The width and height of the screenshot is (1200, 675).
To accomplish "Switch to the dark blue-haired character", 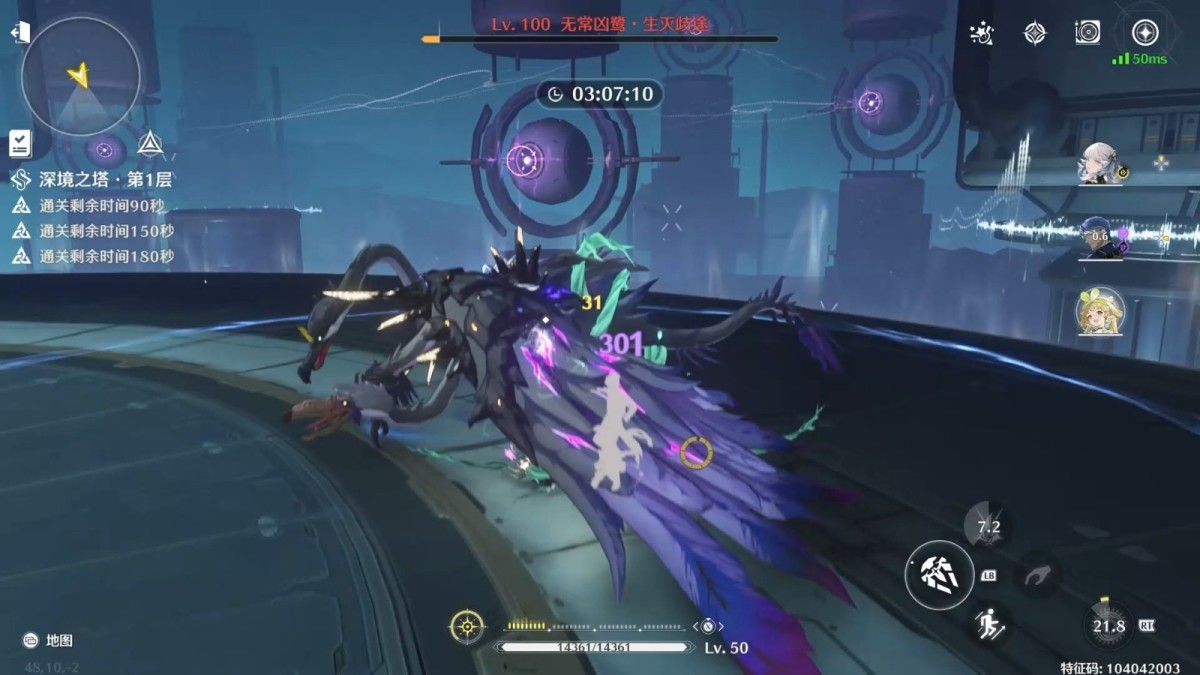I will [1101, 238].
